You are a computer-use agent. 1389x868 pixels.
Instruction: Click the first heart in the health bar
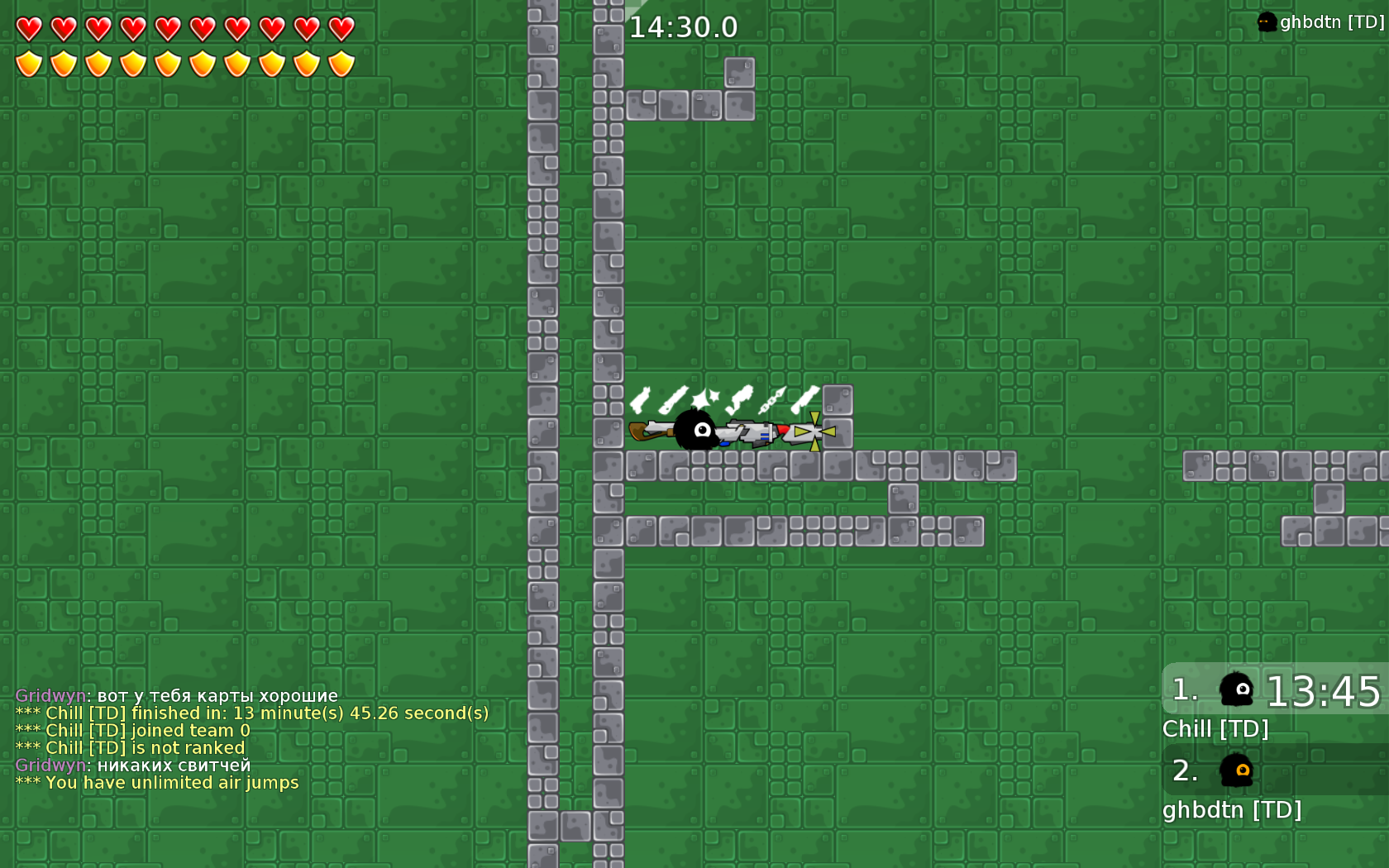[28, 27]
